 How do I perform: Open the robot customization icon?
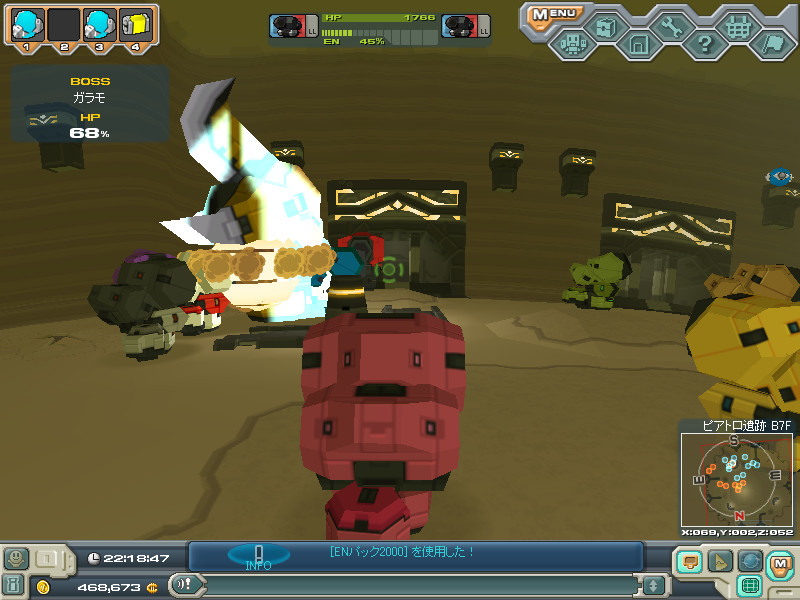coord(572,44)
